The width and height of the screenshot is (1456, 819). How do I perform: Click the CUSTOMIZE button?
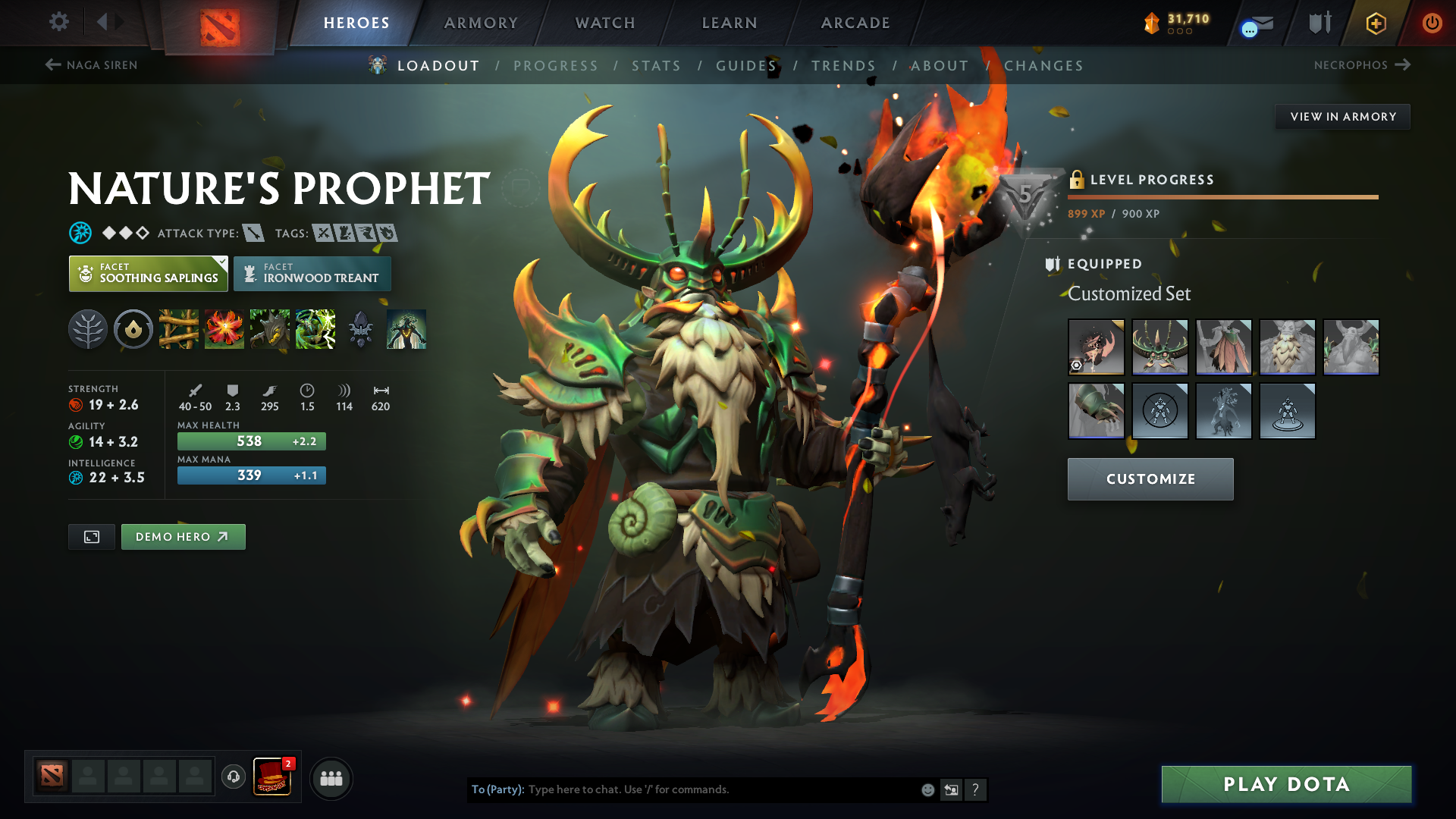point(1150,479)
